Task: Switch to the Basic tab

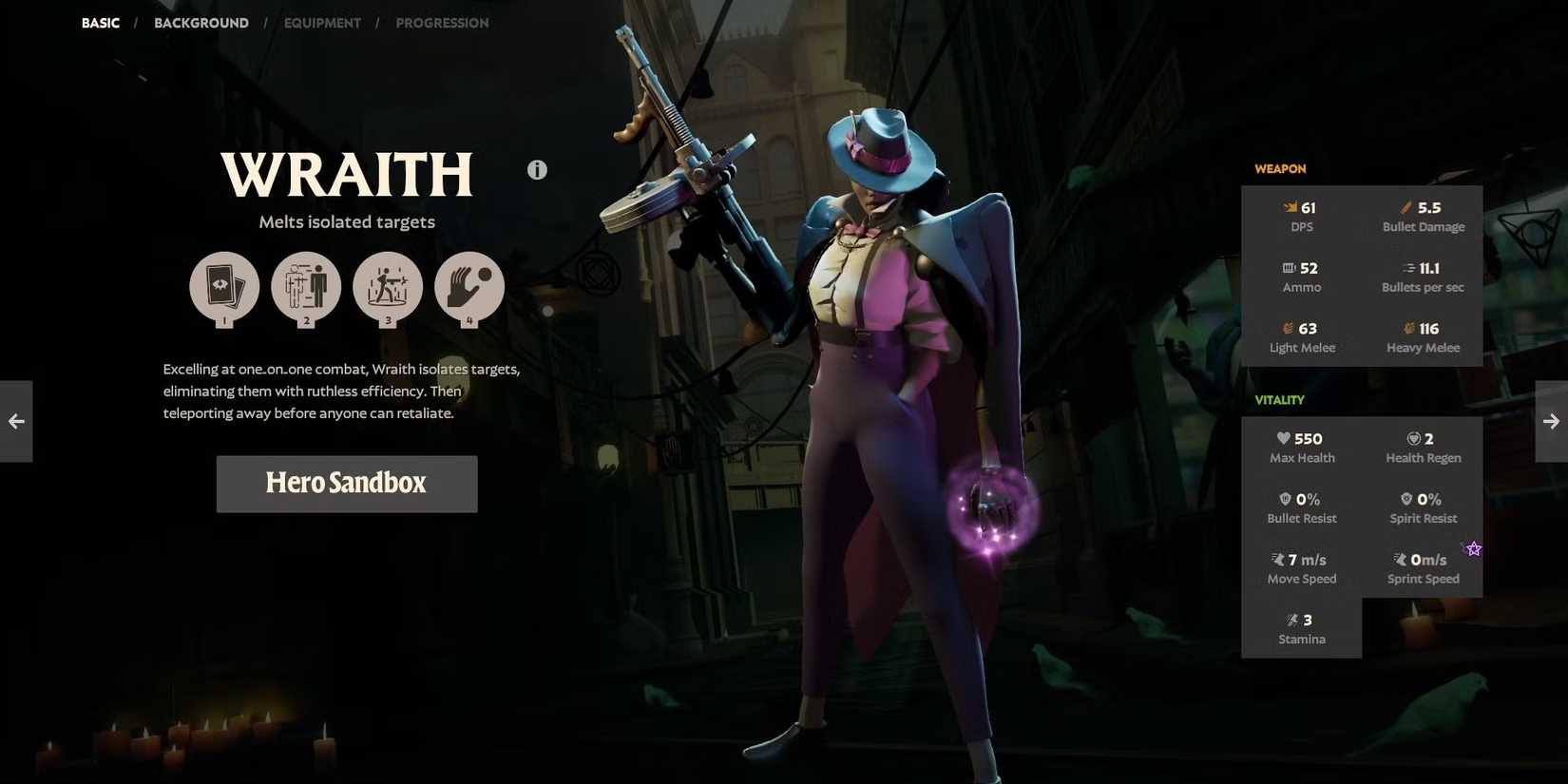Action: click(101, 23)
